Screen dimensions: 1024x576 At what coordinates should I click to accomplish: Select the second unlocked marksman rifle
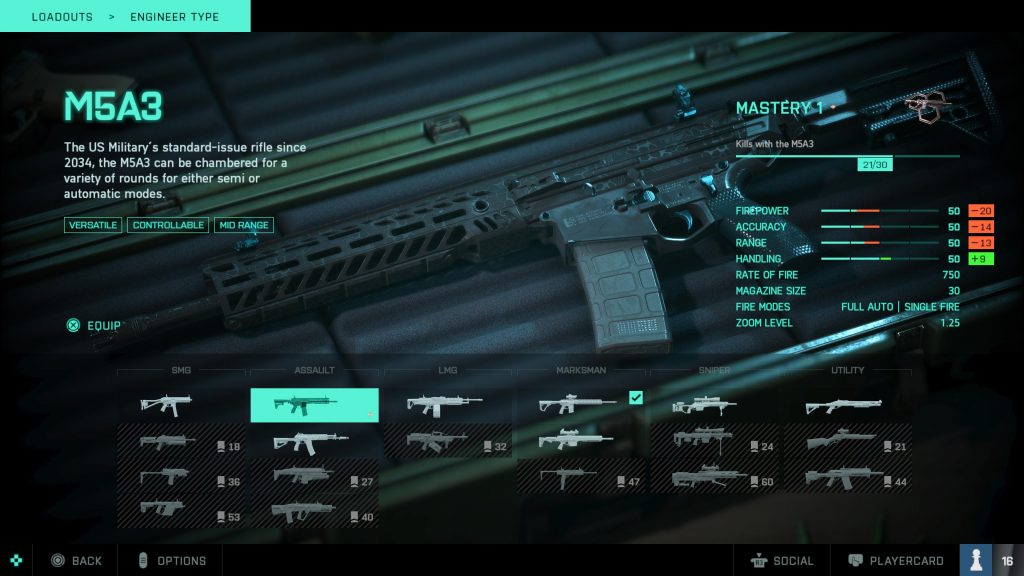pos(581,440)
